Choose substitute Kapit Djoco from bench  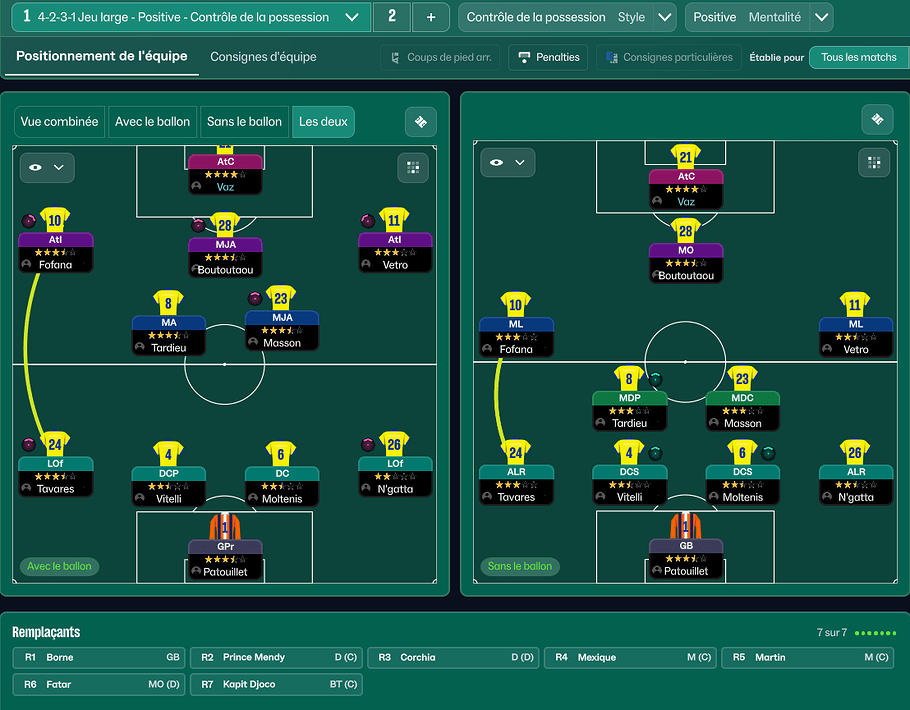coord(277,685)
